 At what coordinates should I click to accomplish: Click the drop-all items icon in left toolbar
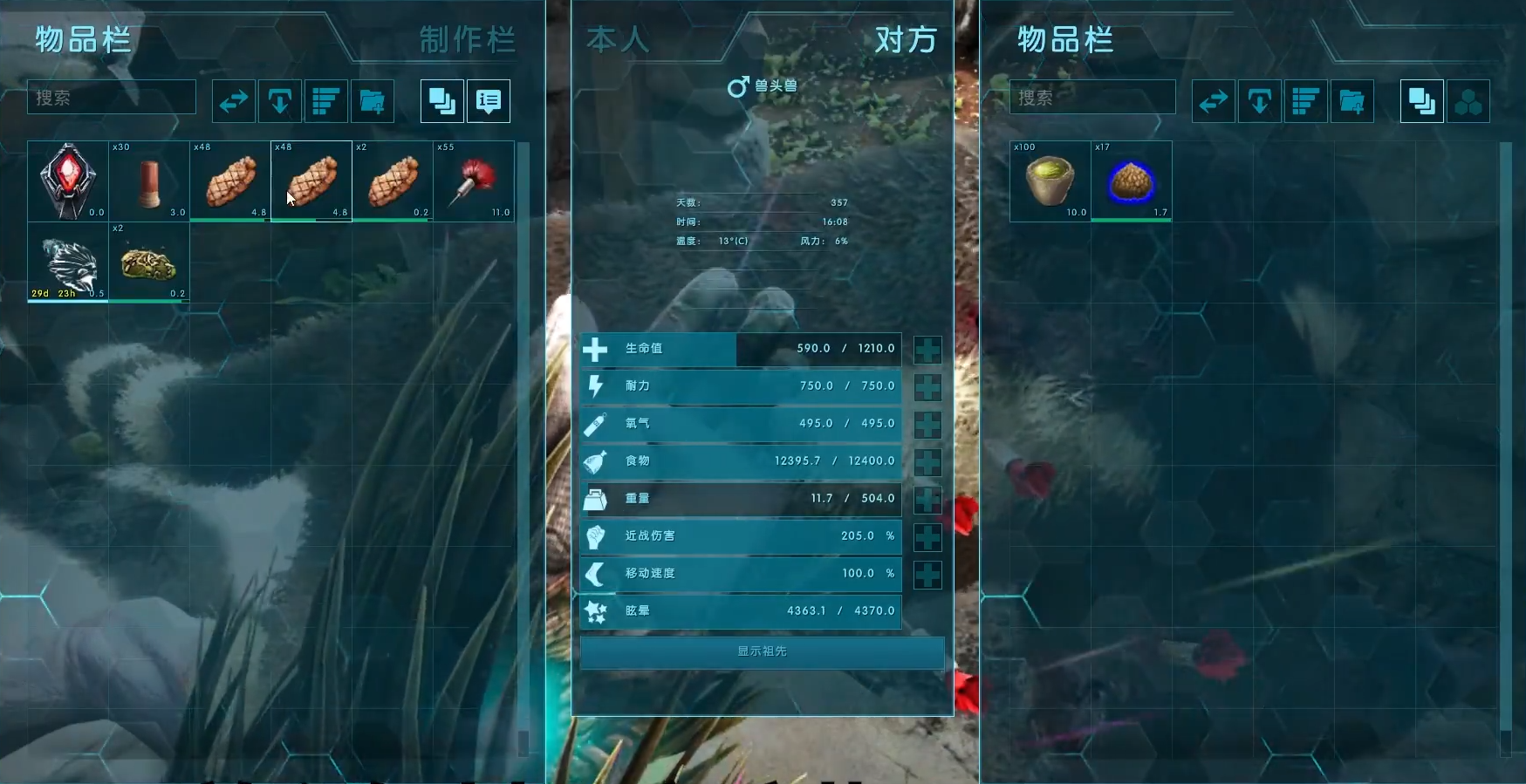(279, 101)
